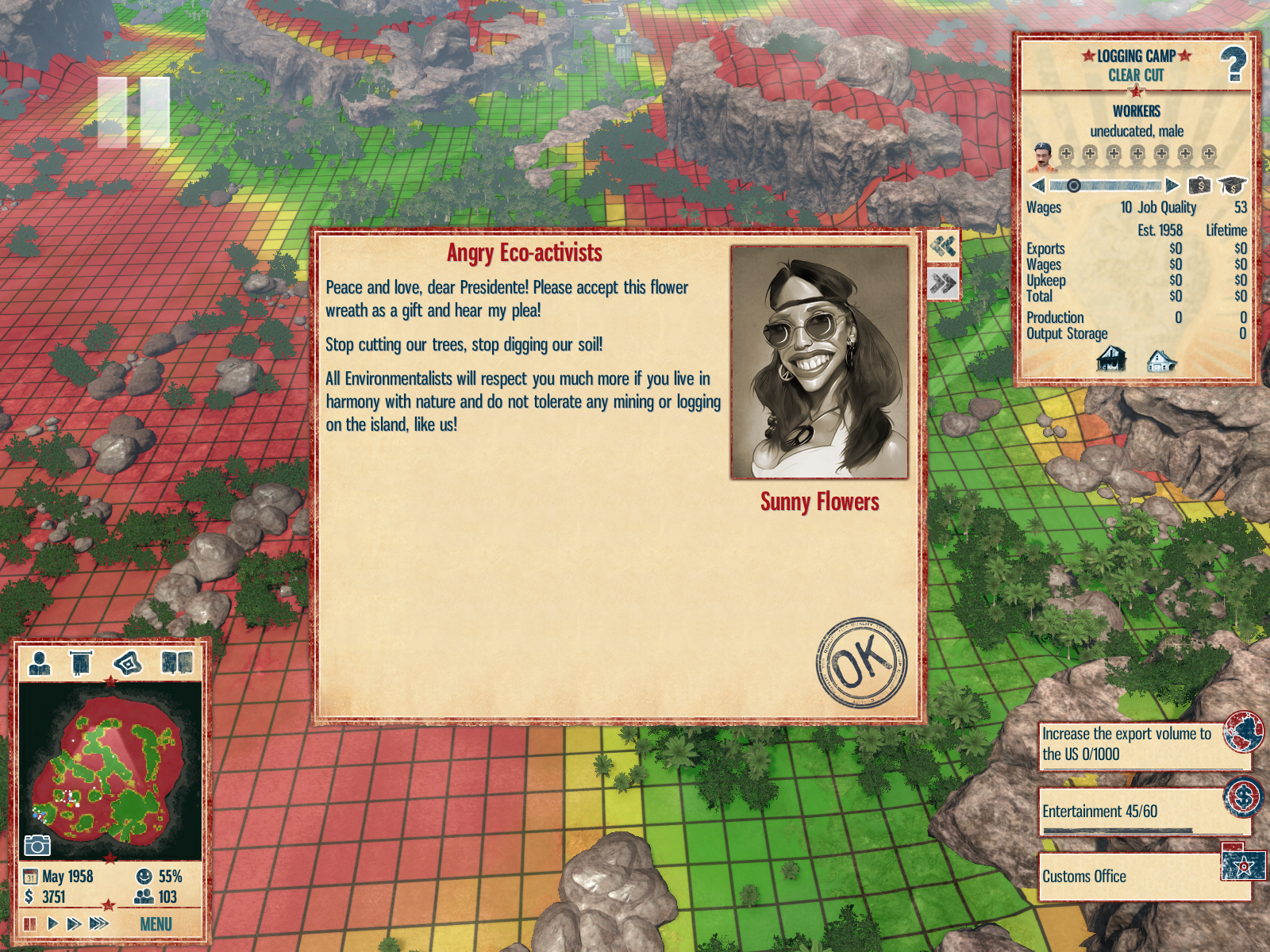Viewport: 1270px width, 952px height.
Task: Click the money briefcase icon
Action: pos(1199,186)
